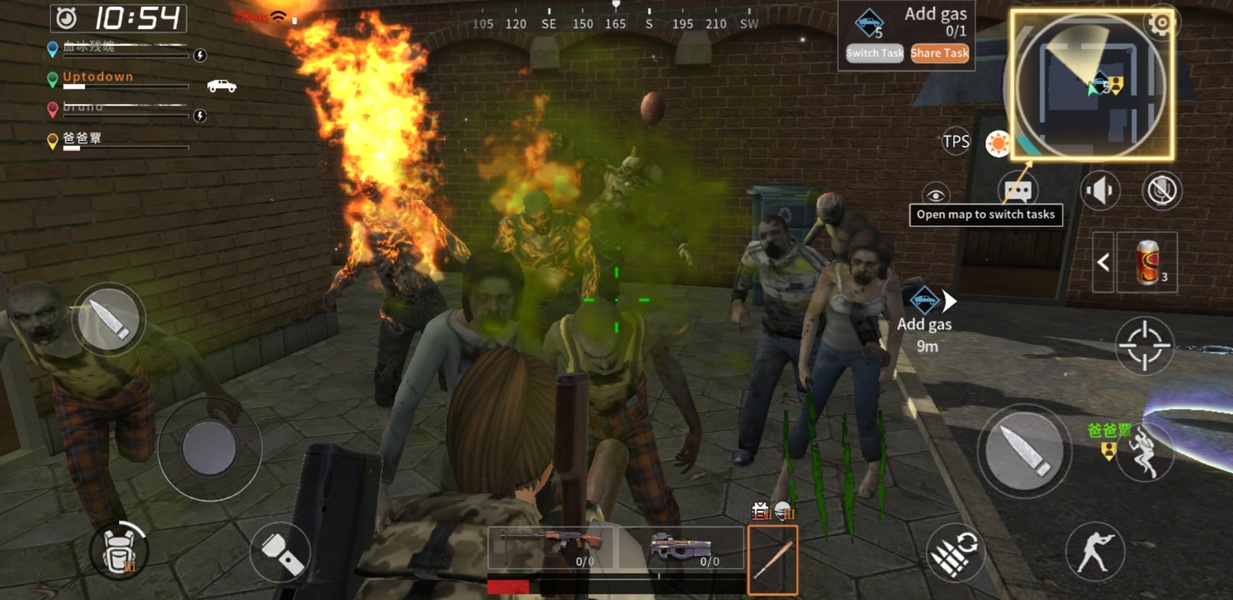Toggle the flashlight
1233x600 pixels.
tap(280, 552)
